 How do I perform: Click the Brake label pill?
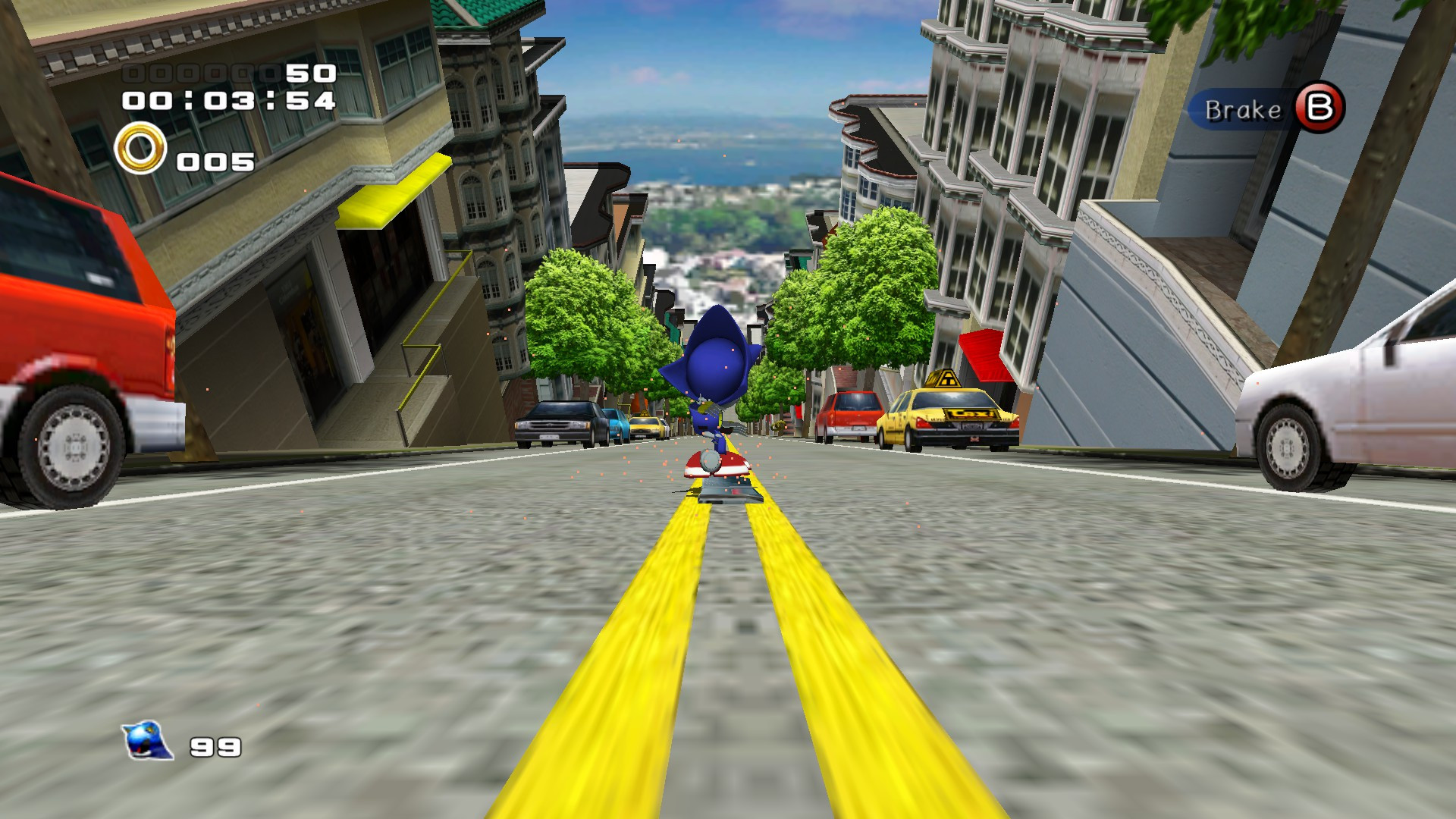coord(1244,111)
